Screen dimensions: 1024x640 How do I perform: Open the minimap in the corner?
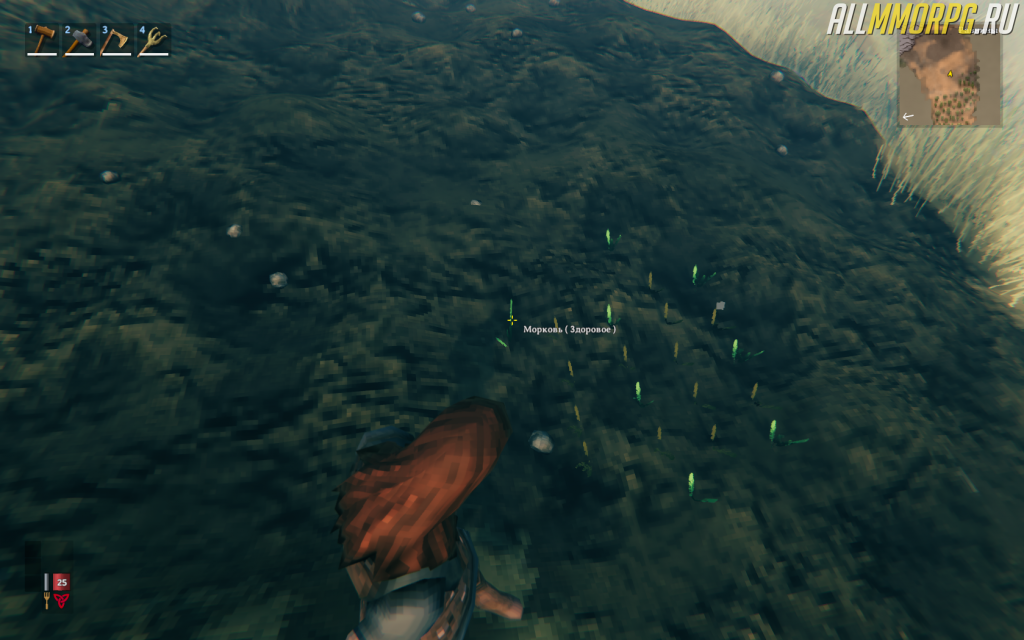tap(949, 79)
